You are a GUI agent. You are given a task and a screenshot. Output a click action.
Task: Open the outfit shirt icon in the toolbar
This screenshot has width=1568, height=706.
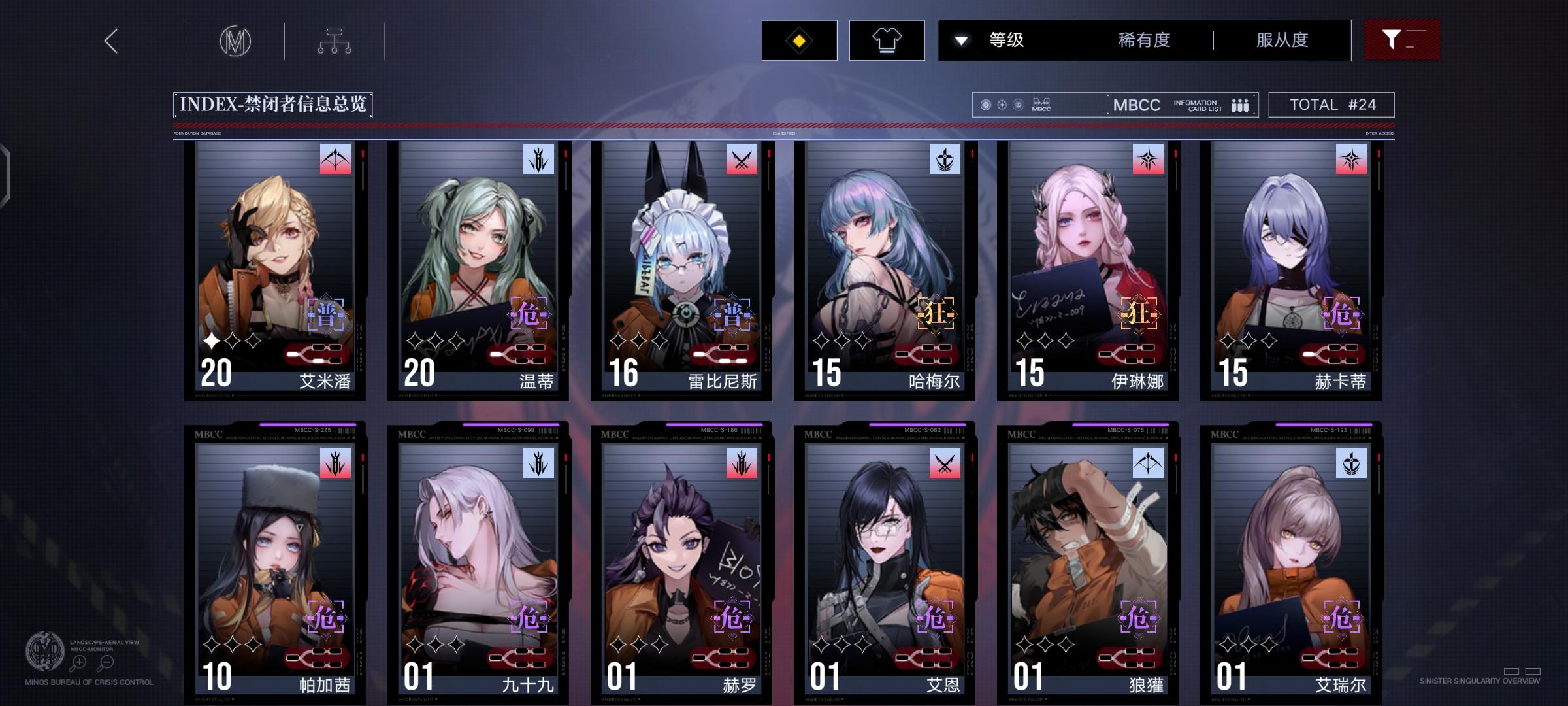click(x=887, y=40)
